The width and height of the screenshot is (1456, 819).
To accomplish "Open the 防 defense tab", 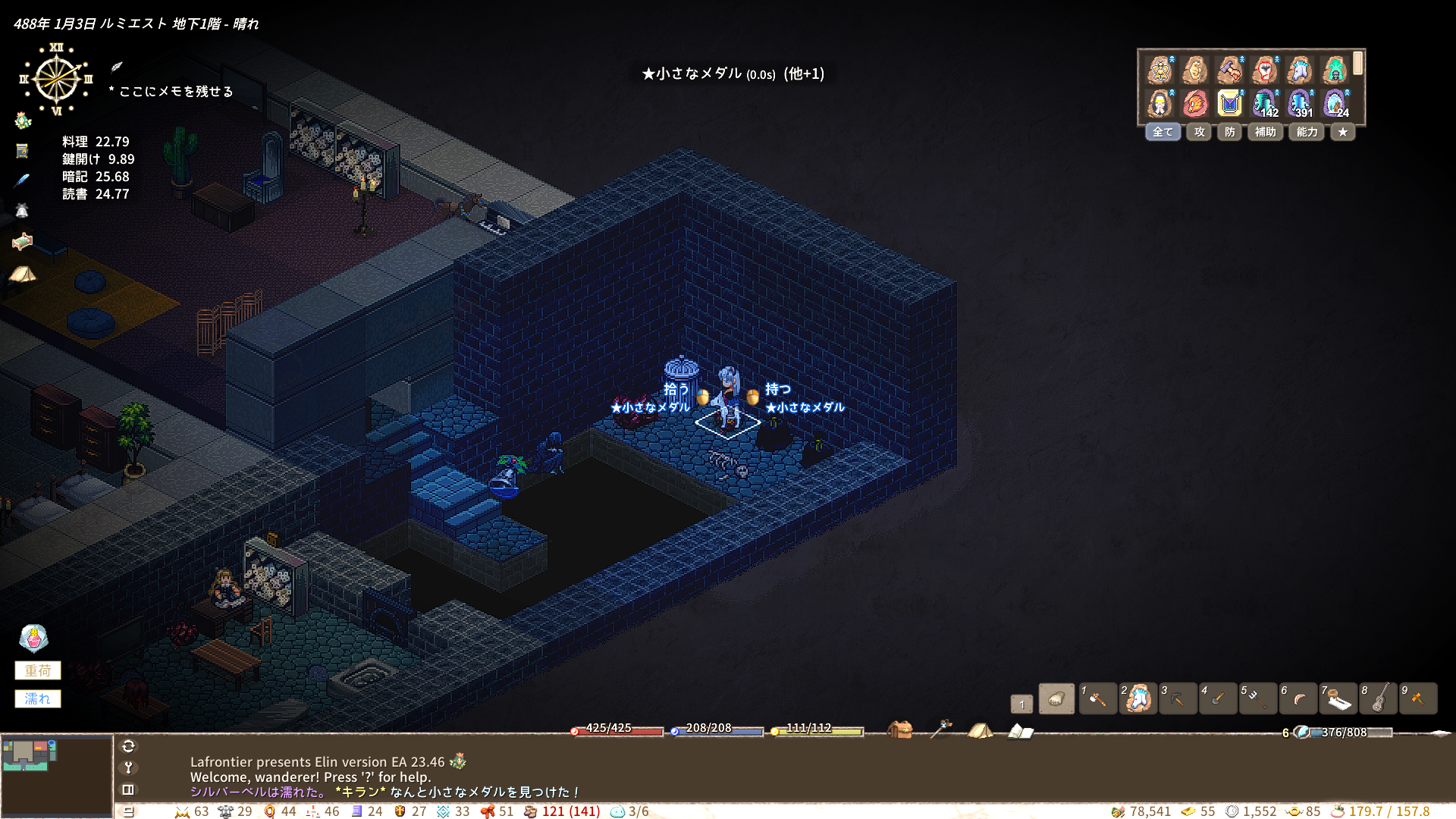I will (x=1229, y=132).
